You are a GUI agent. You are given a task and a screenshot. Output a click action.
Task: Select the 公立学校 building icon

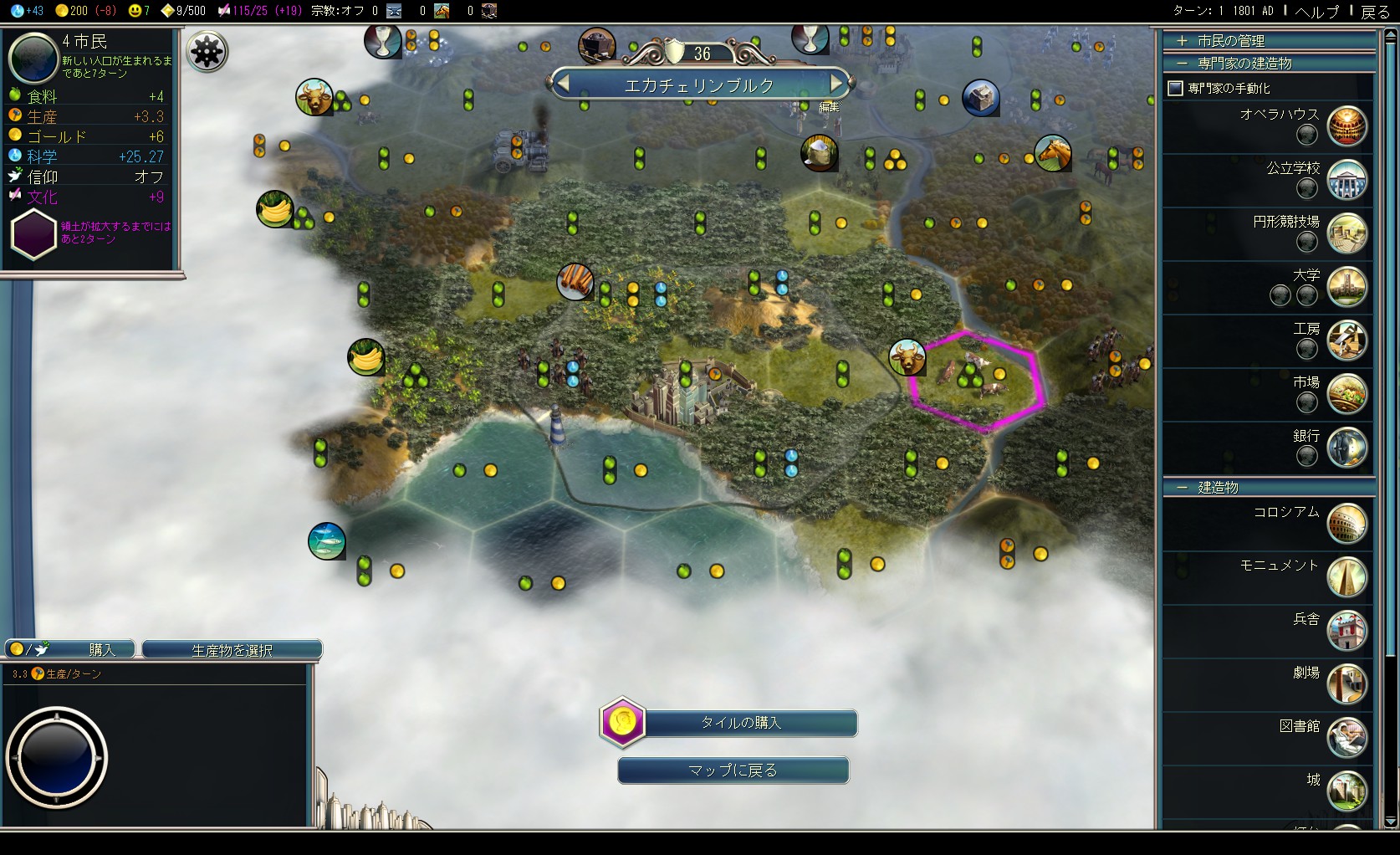(x=1346, y=180)
